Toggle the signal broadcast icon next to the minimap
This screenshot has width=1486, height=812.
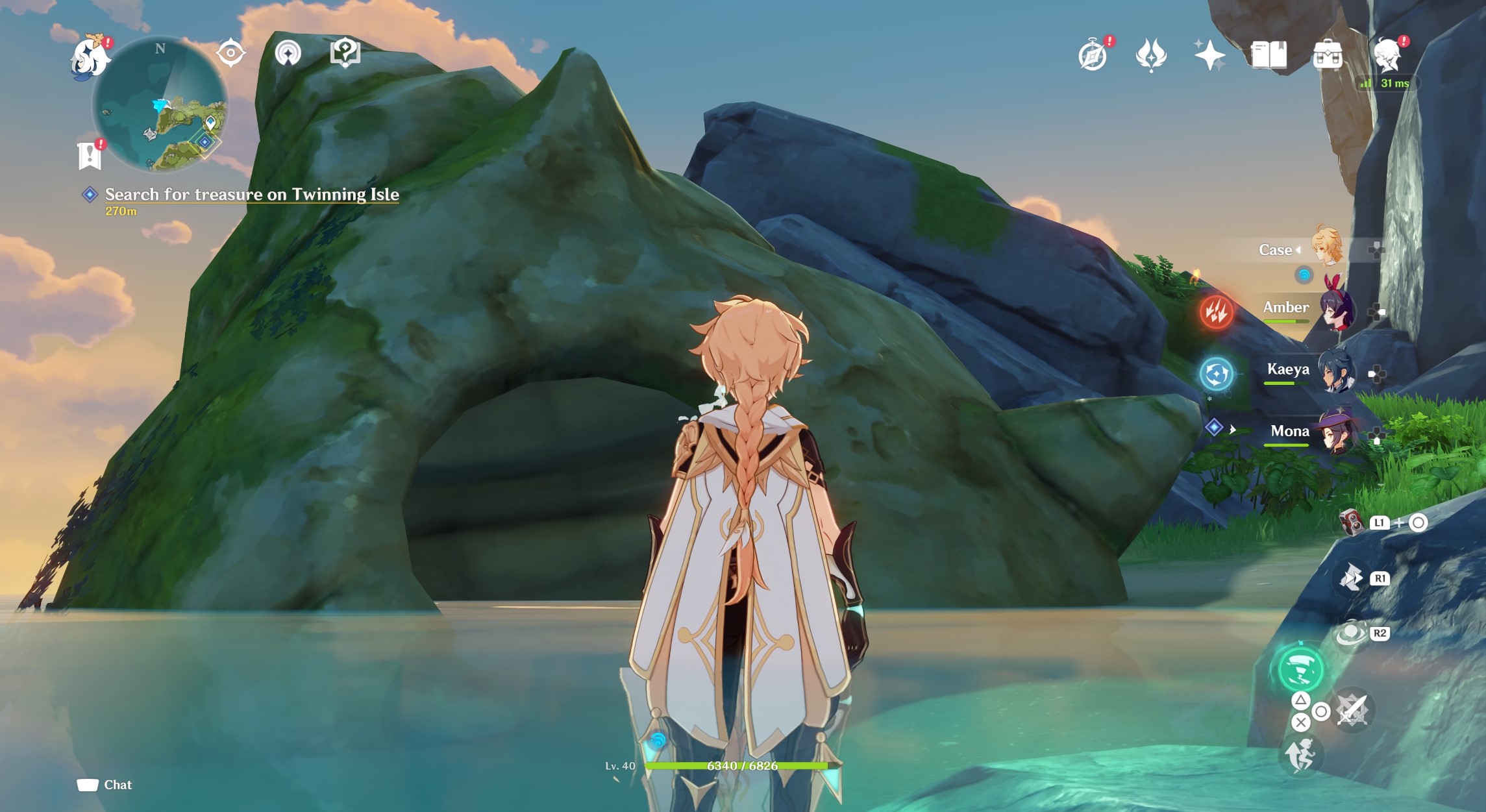point(288,53)
